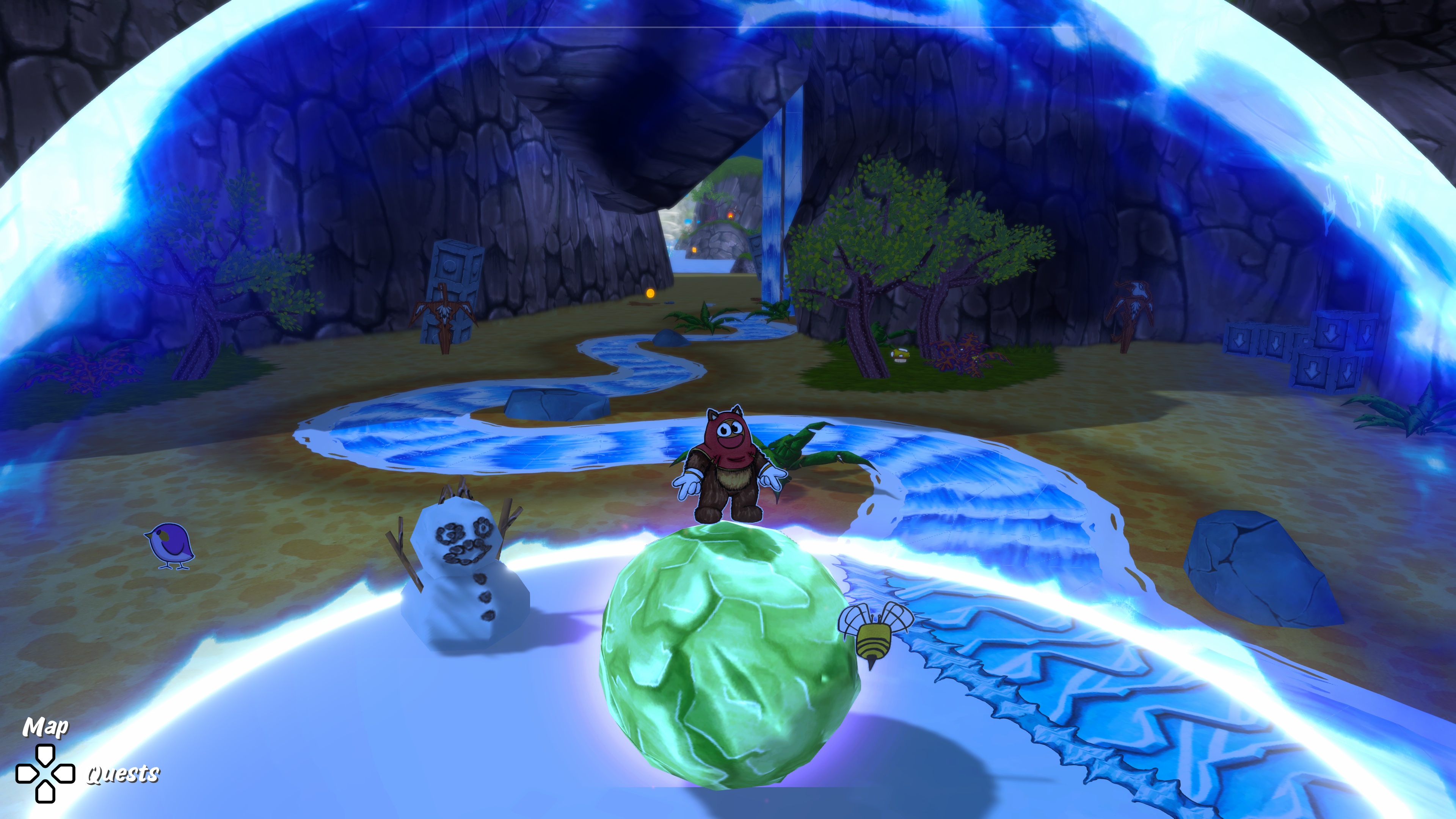Open the Quests log label
The image size is (1456, 819).
122,773
